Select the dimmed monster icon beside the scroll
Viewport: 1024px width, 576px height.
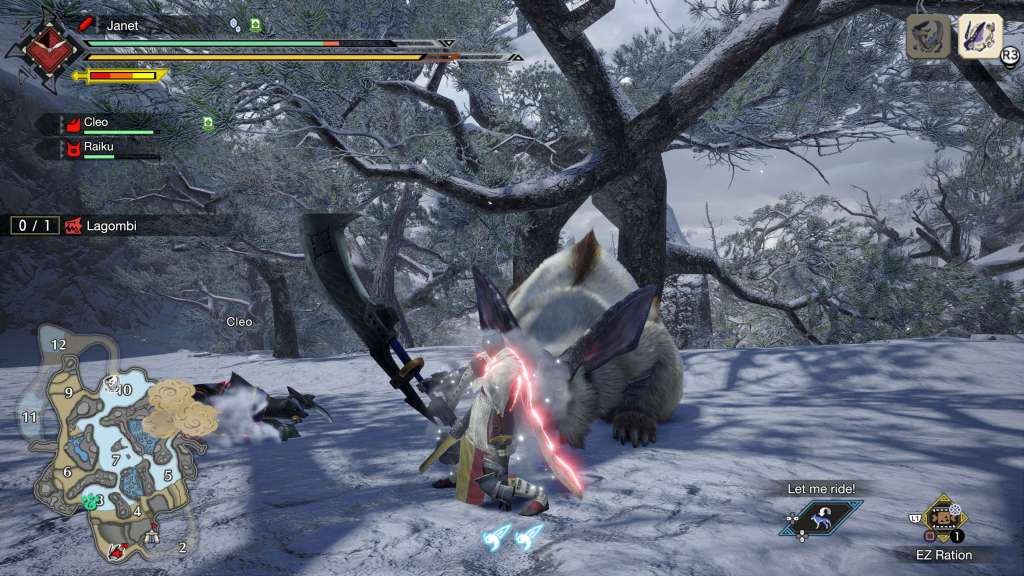pos(928,37)
